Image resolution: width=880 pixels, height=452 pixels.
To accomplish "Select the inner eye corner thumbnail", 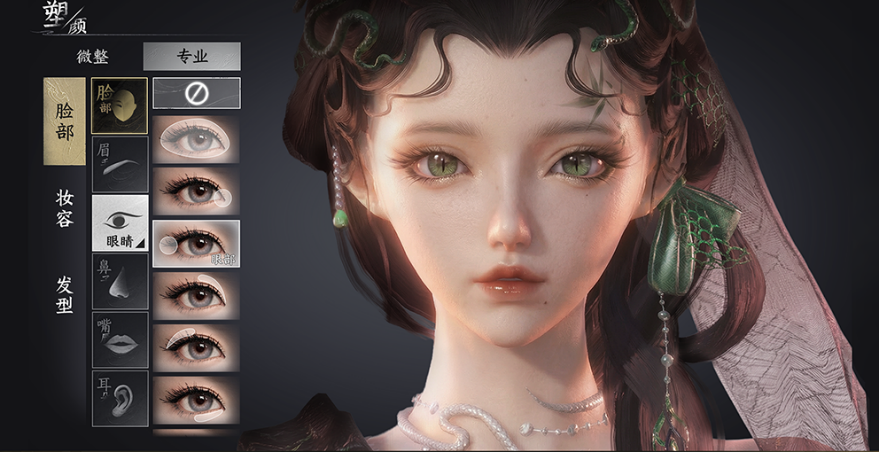I will coord(196,243).
